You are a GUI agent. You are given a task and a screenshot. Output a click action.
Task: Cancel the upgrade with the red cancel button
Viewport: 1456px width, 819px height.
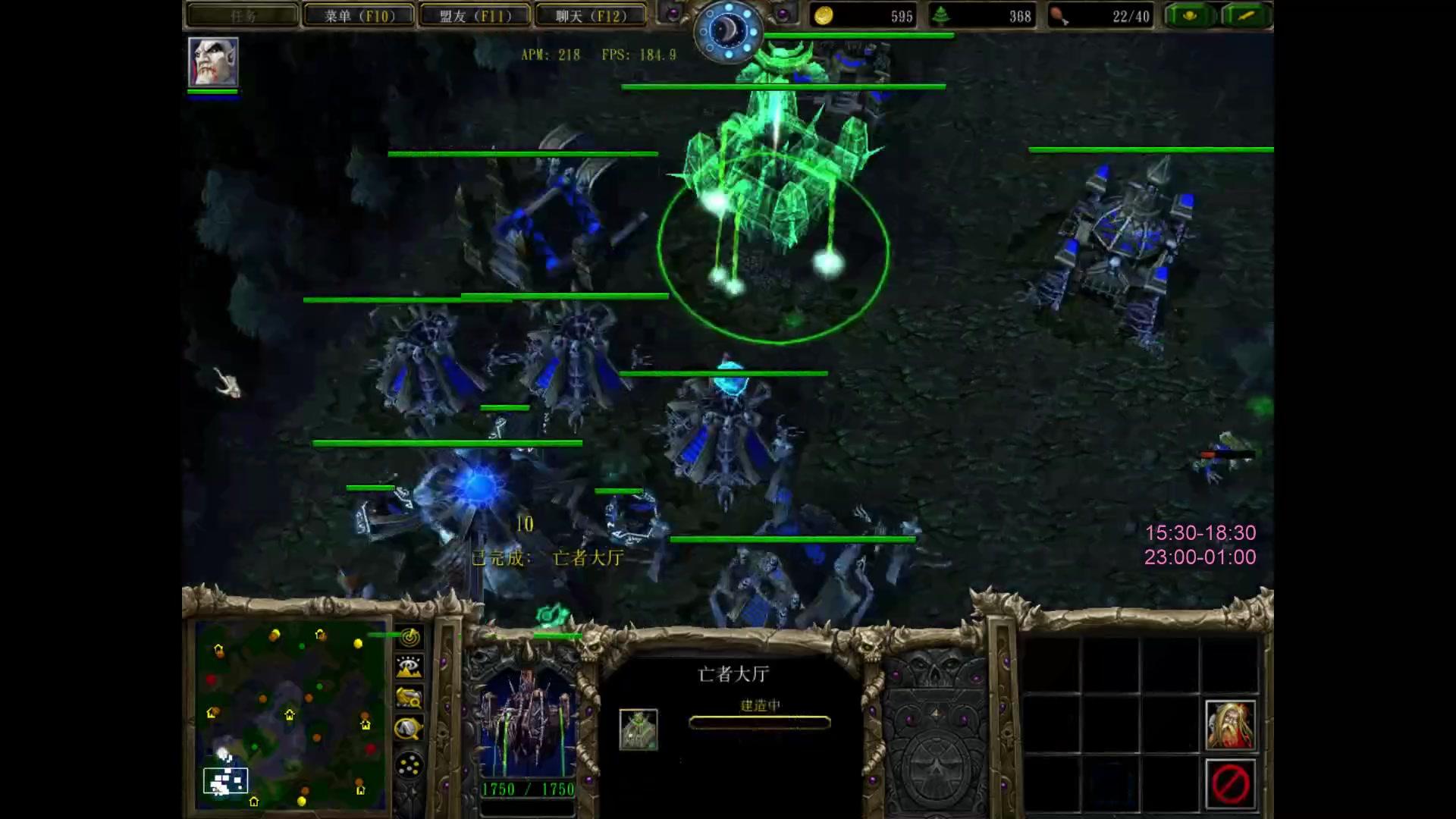[x=1230, y=784]
